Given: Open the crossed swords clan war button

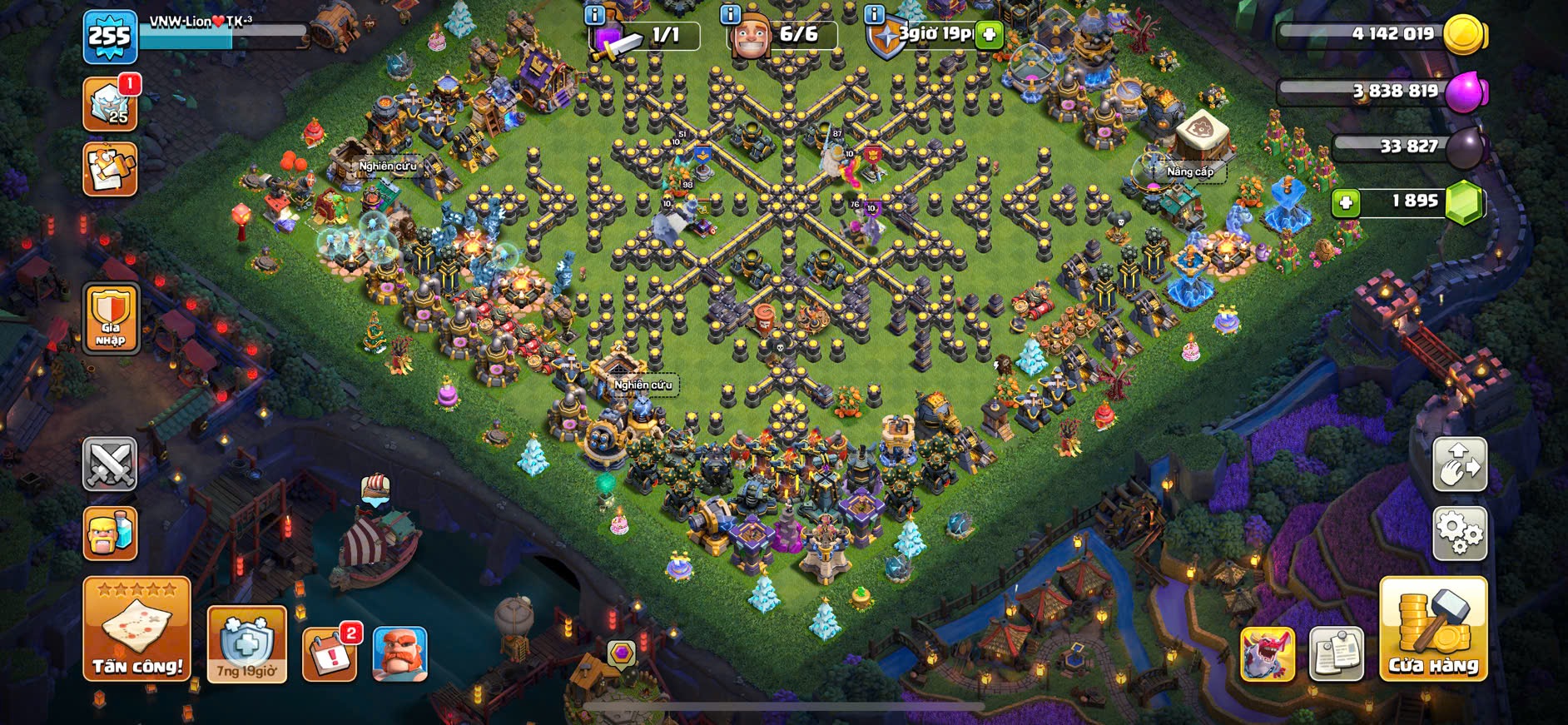Looking at the screenshot, I should coord(110,463).
